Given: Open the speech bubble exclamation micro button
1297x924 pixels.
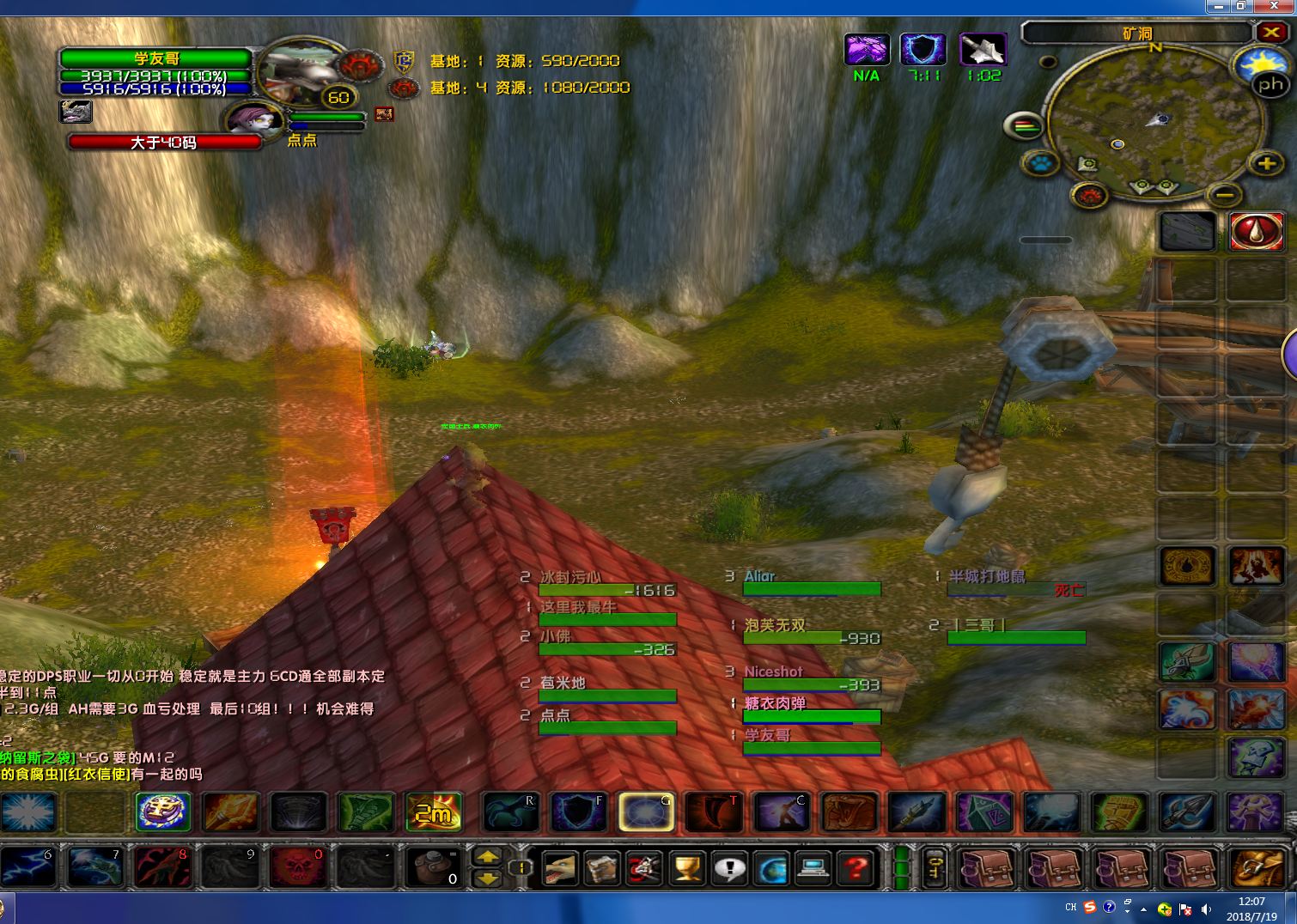Looking at the screenshot, I should 729,868.
